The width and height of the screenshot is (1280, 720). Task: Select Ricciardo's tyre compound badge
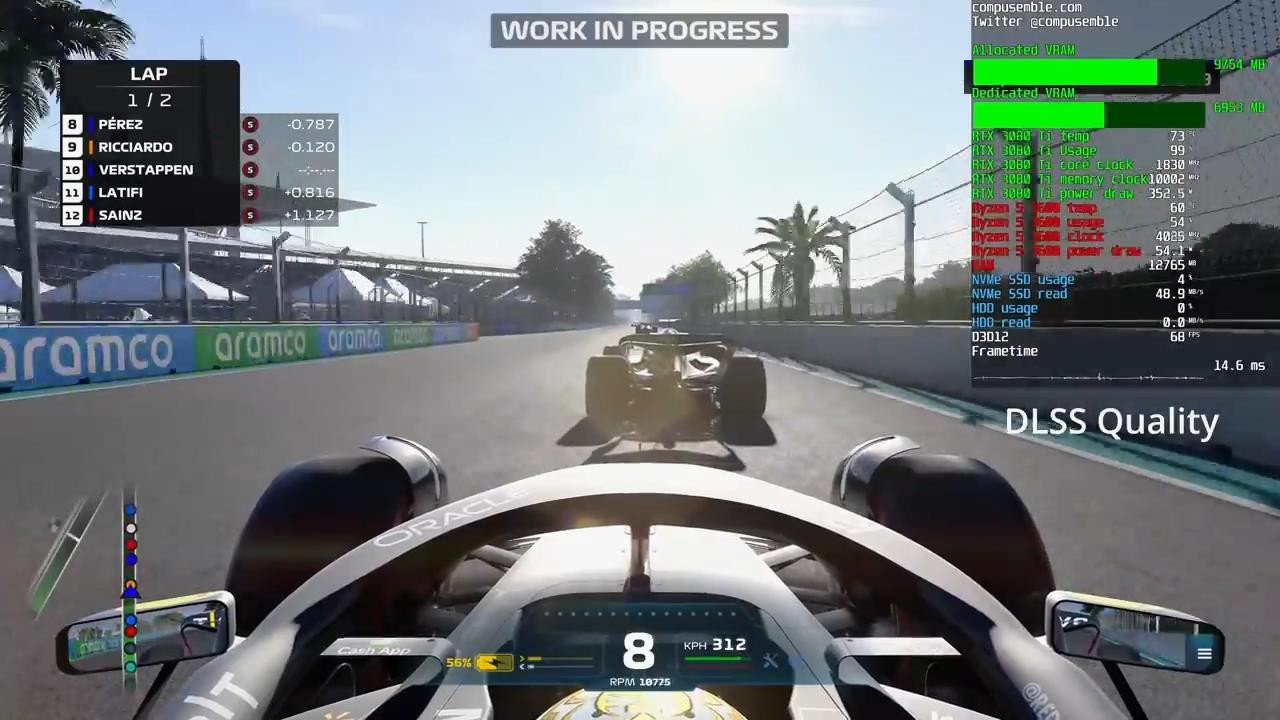click(x=250, y=147)
